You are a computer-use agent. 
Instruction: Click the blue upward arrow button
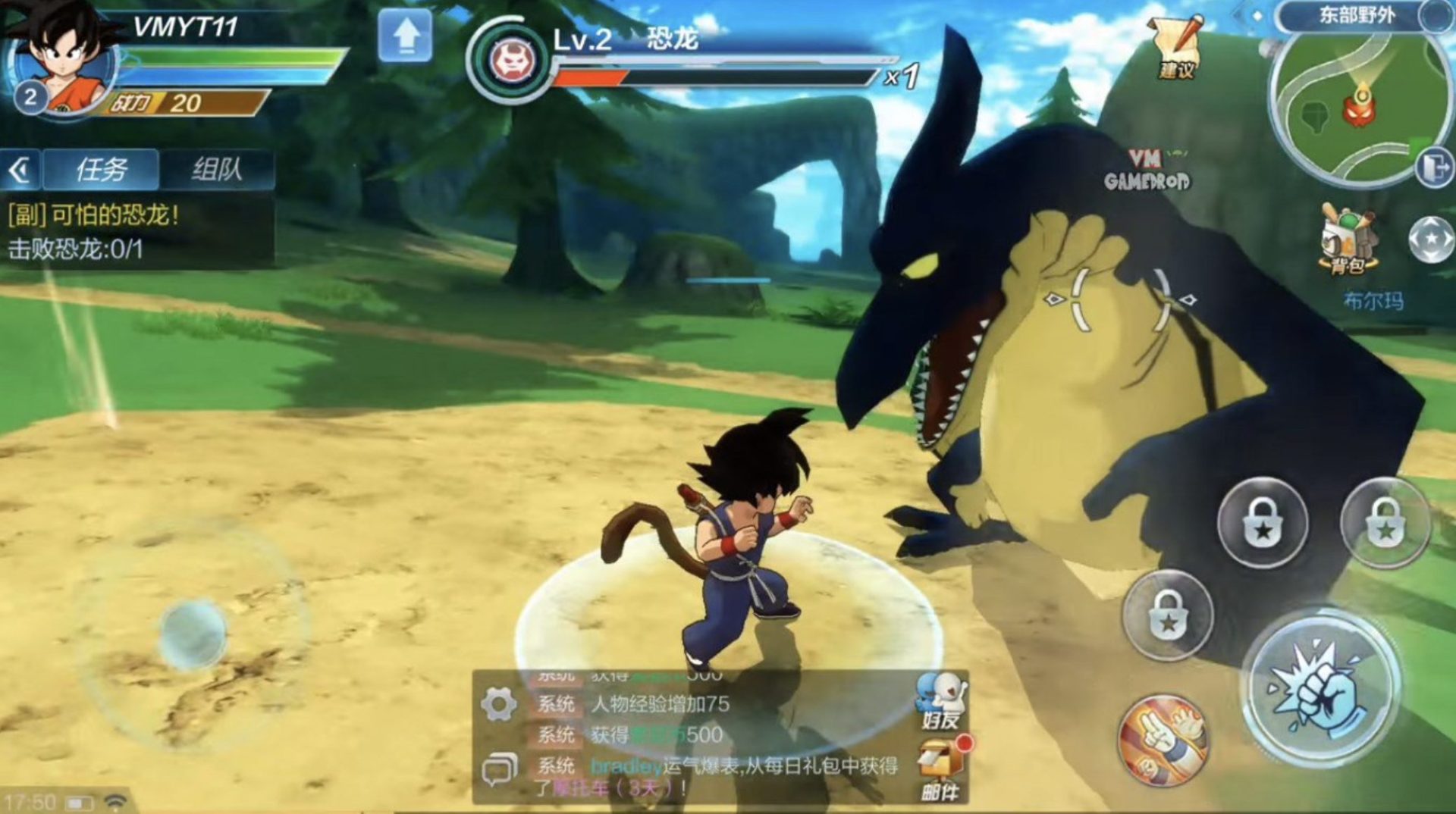tap(406, 36)
